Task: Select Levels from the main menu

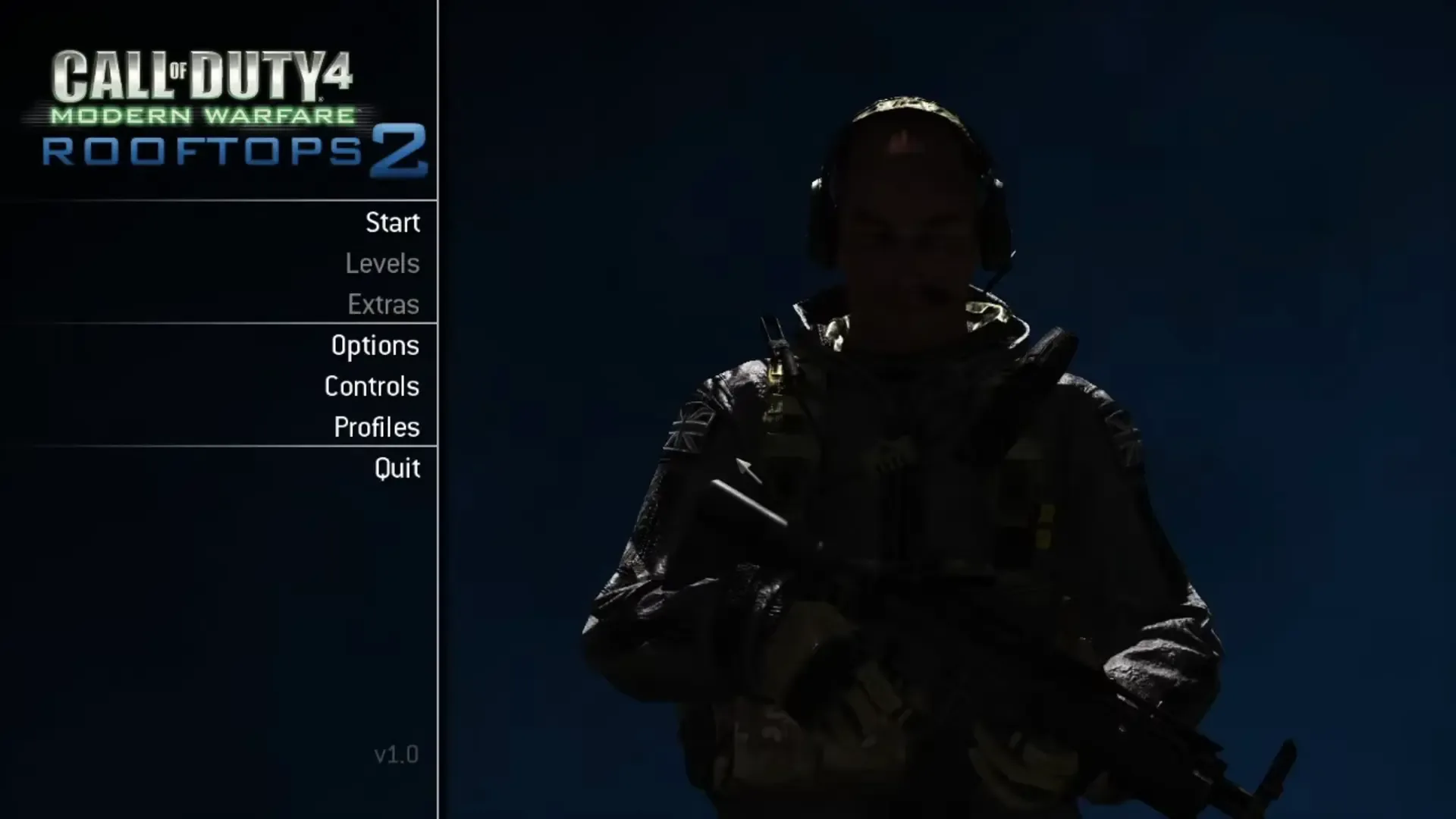Action: pyautogui.click(x=383, y=263)
